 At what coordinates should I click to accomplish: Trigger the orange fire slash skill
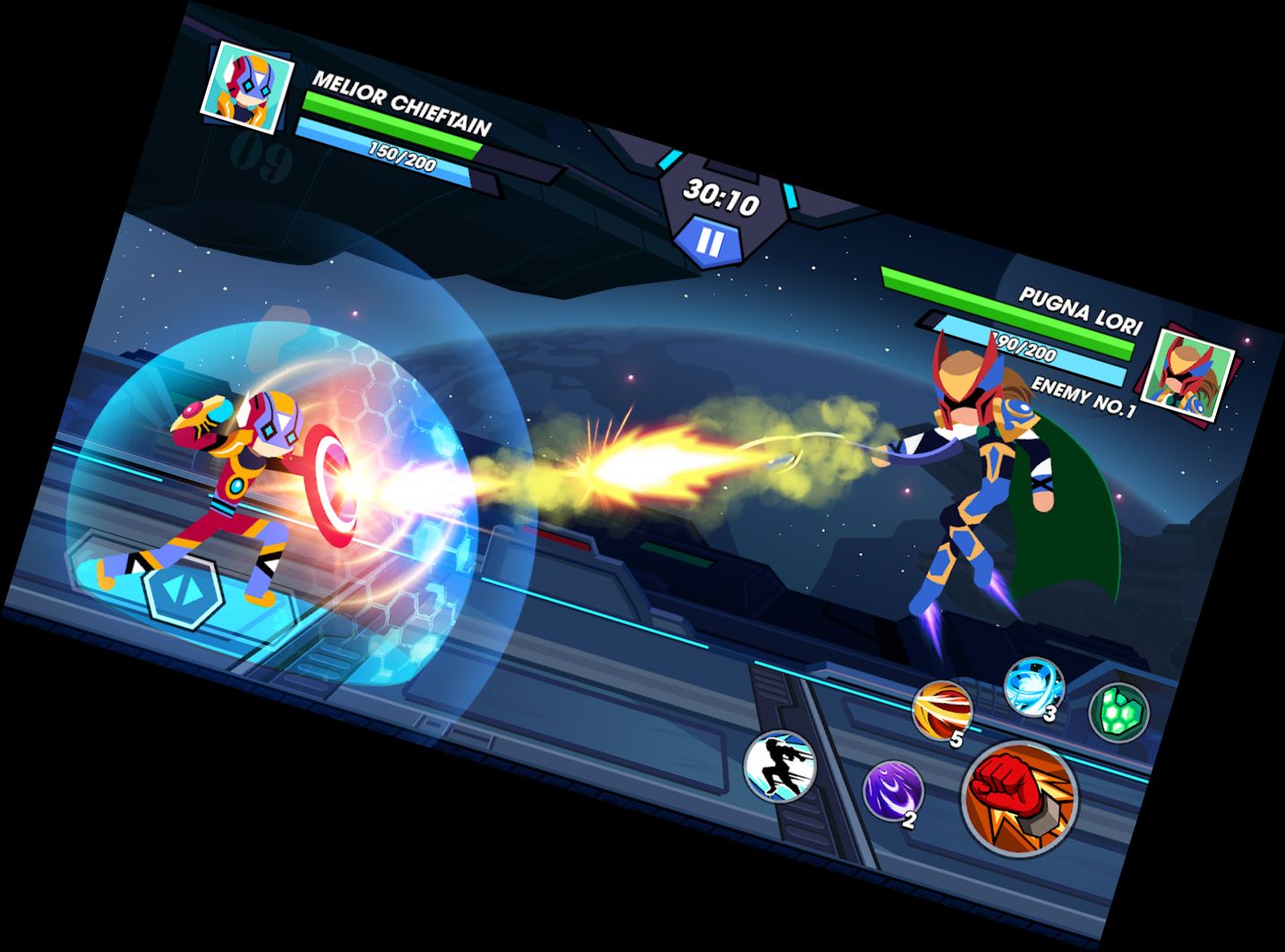point(942,711)
